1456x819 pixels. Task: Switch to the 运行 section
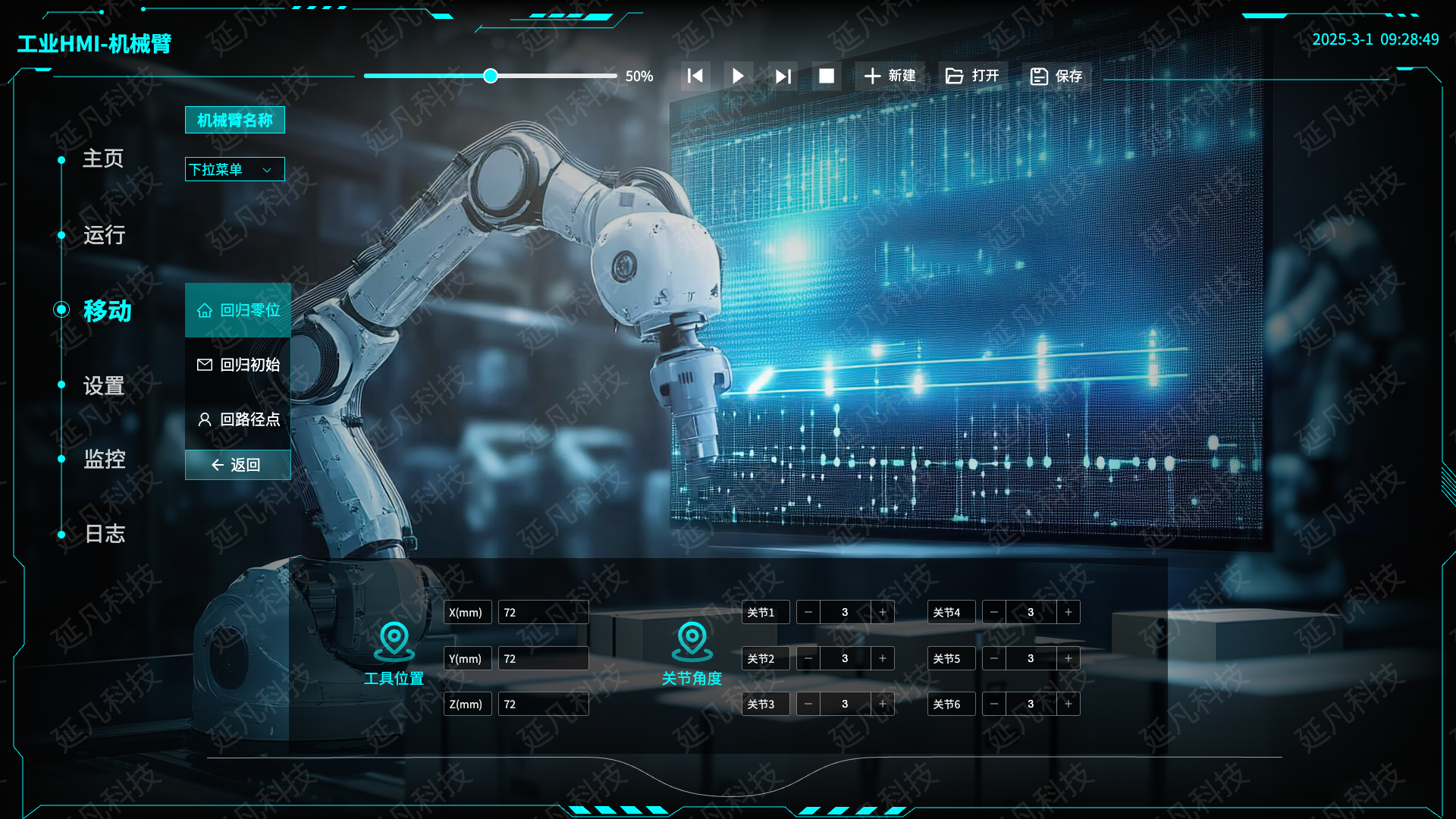click(104, 235)
